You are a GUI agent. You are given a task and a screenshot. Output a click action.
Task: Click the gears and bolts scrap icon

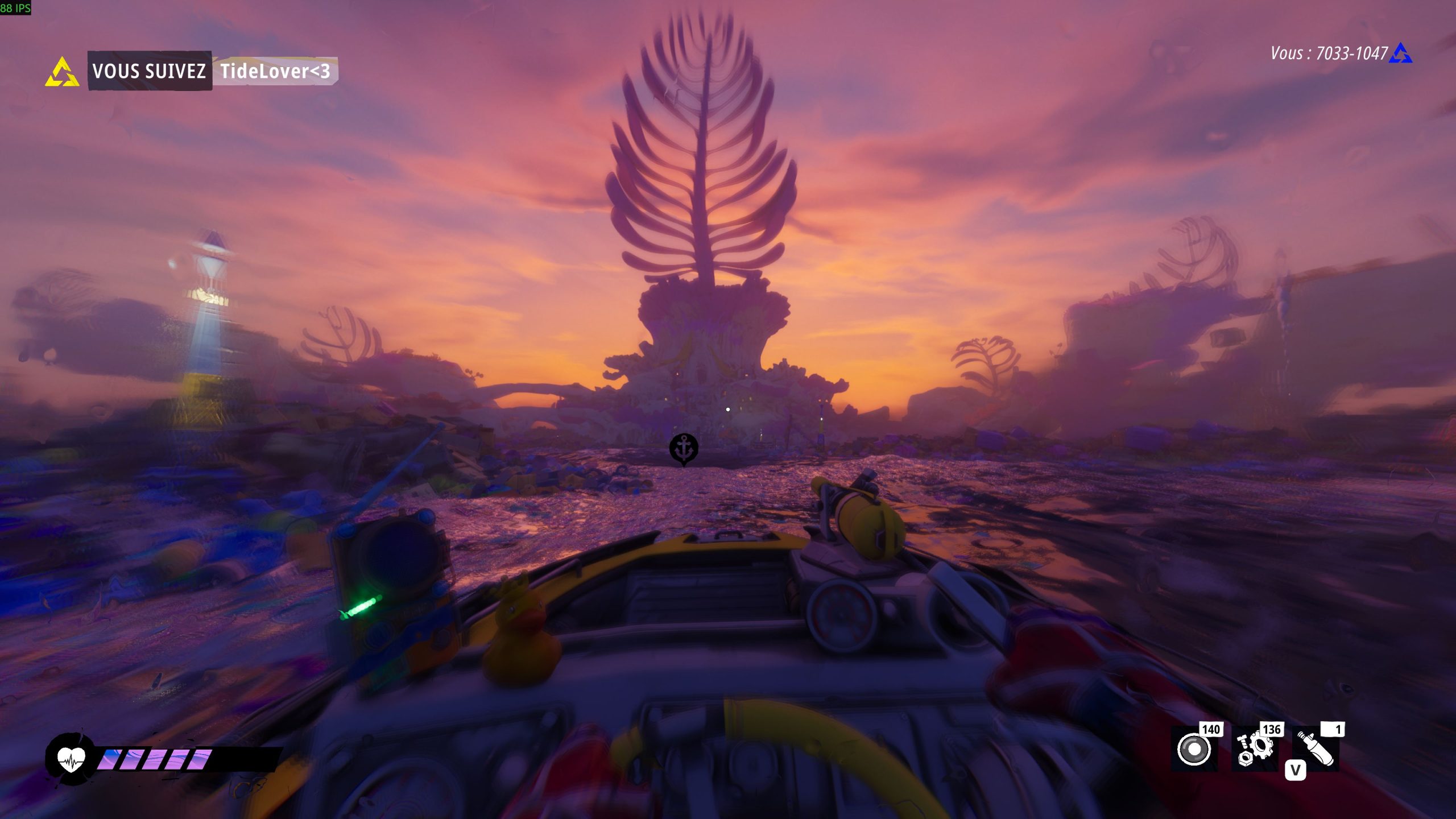(x=1255, y=749)
